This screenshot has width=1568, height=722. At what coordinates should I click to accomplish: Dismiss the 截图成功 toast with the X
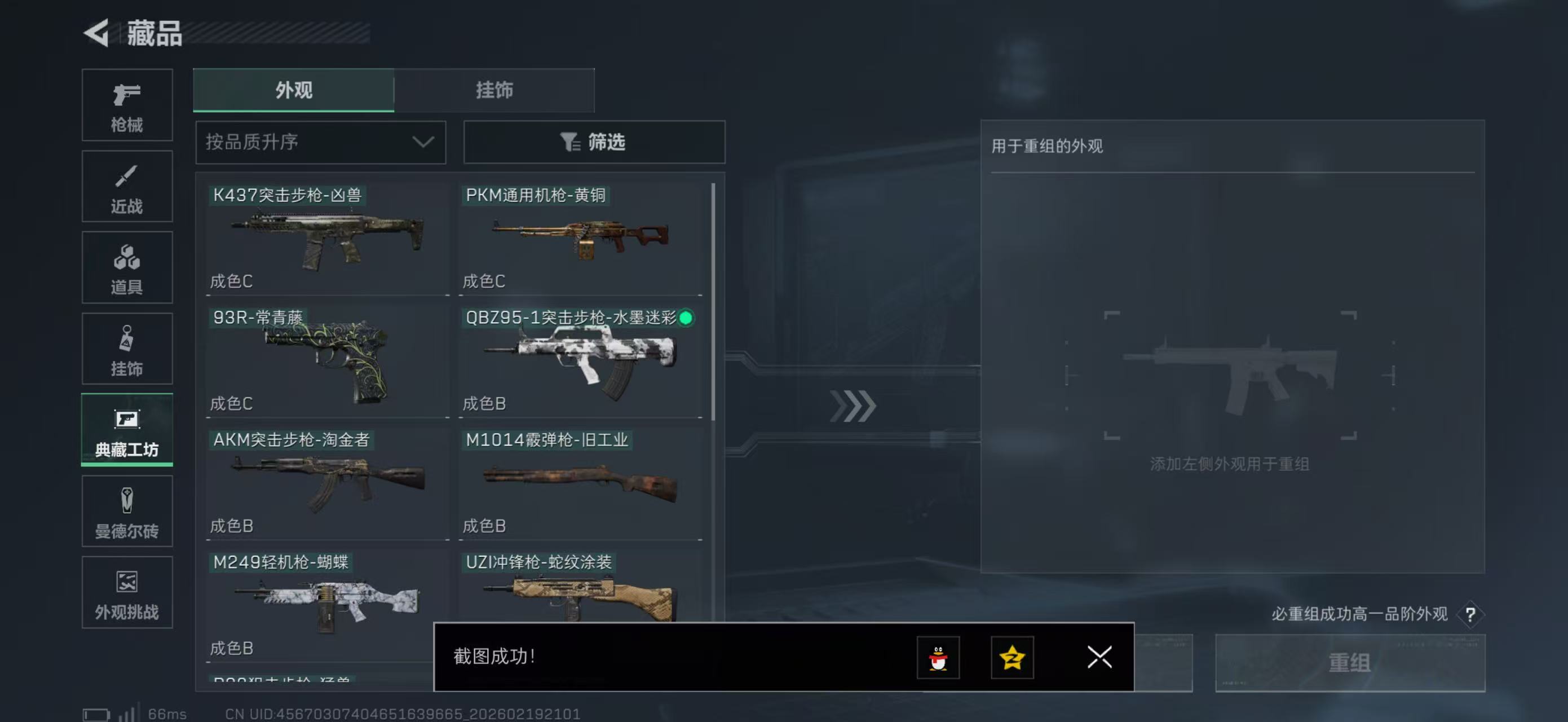(x=1099, y=658)
